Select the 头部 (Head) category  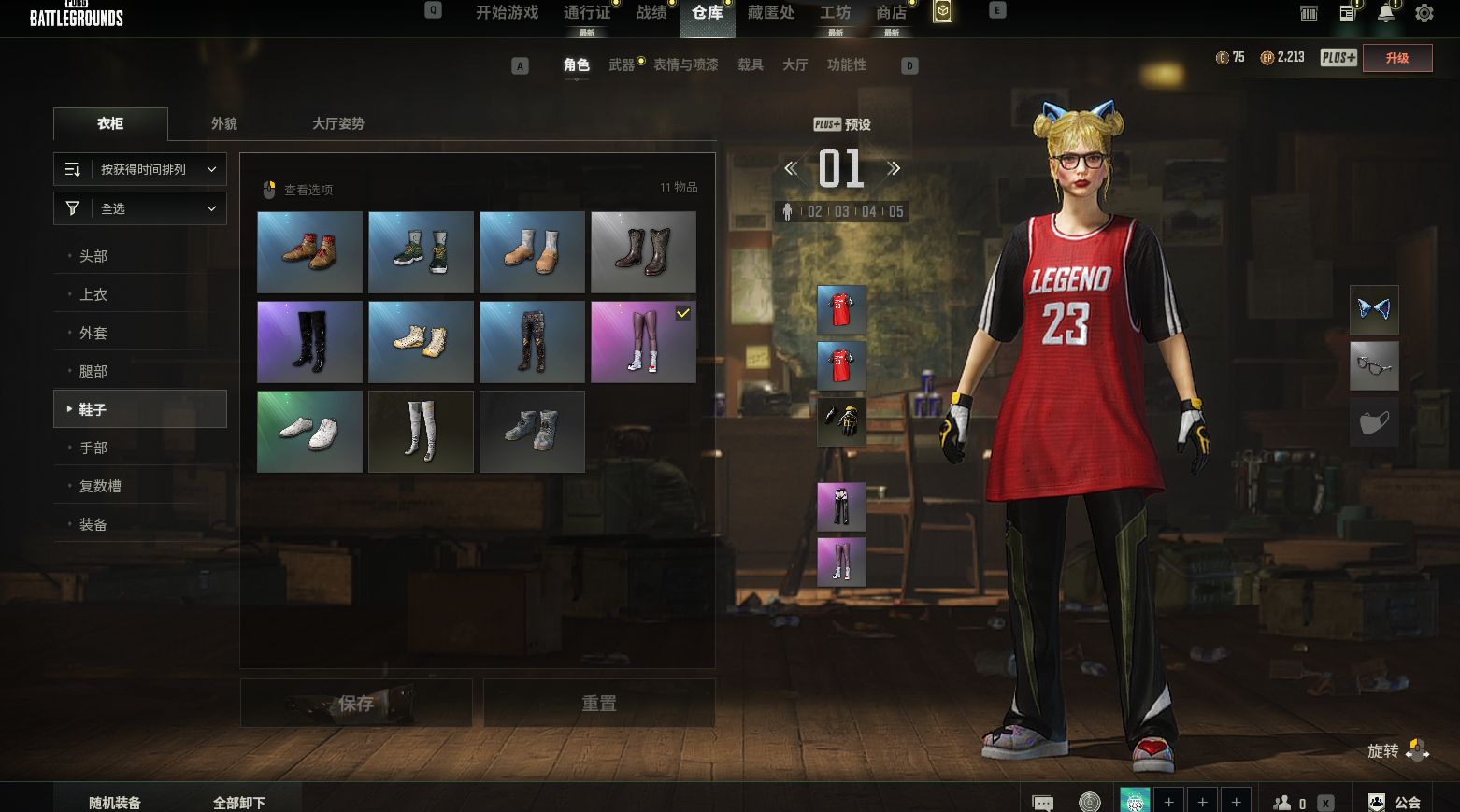(x=93, y=256)
